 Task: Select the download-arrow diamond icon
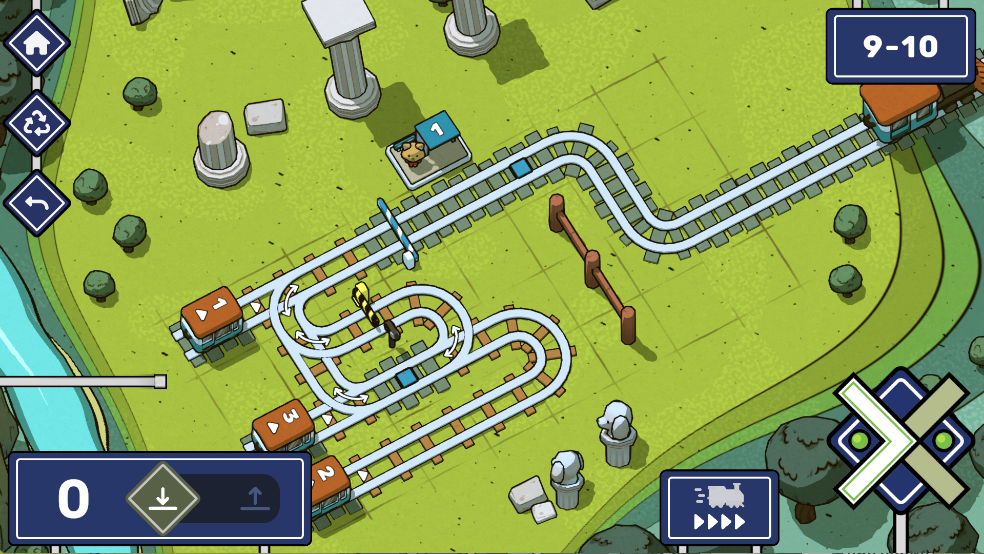(163, 499)
